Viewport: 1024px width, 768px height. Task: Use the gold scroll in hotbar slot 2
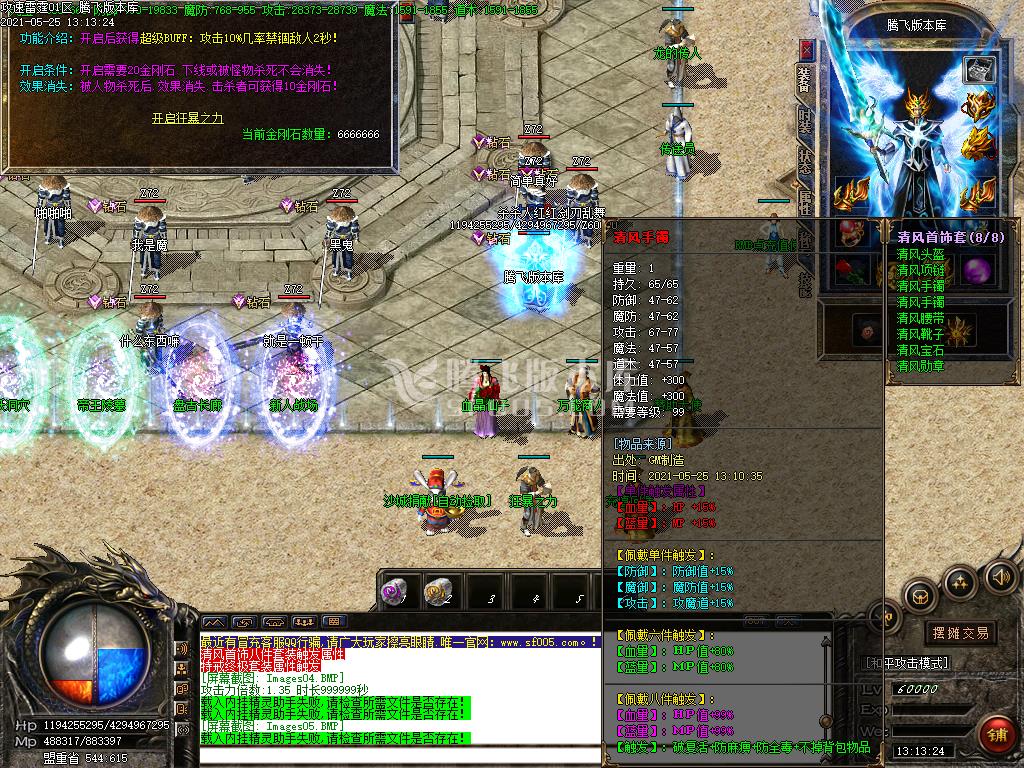click(x=437, y=591)
